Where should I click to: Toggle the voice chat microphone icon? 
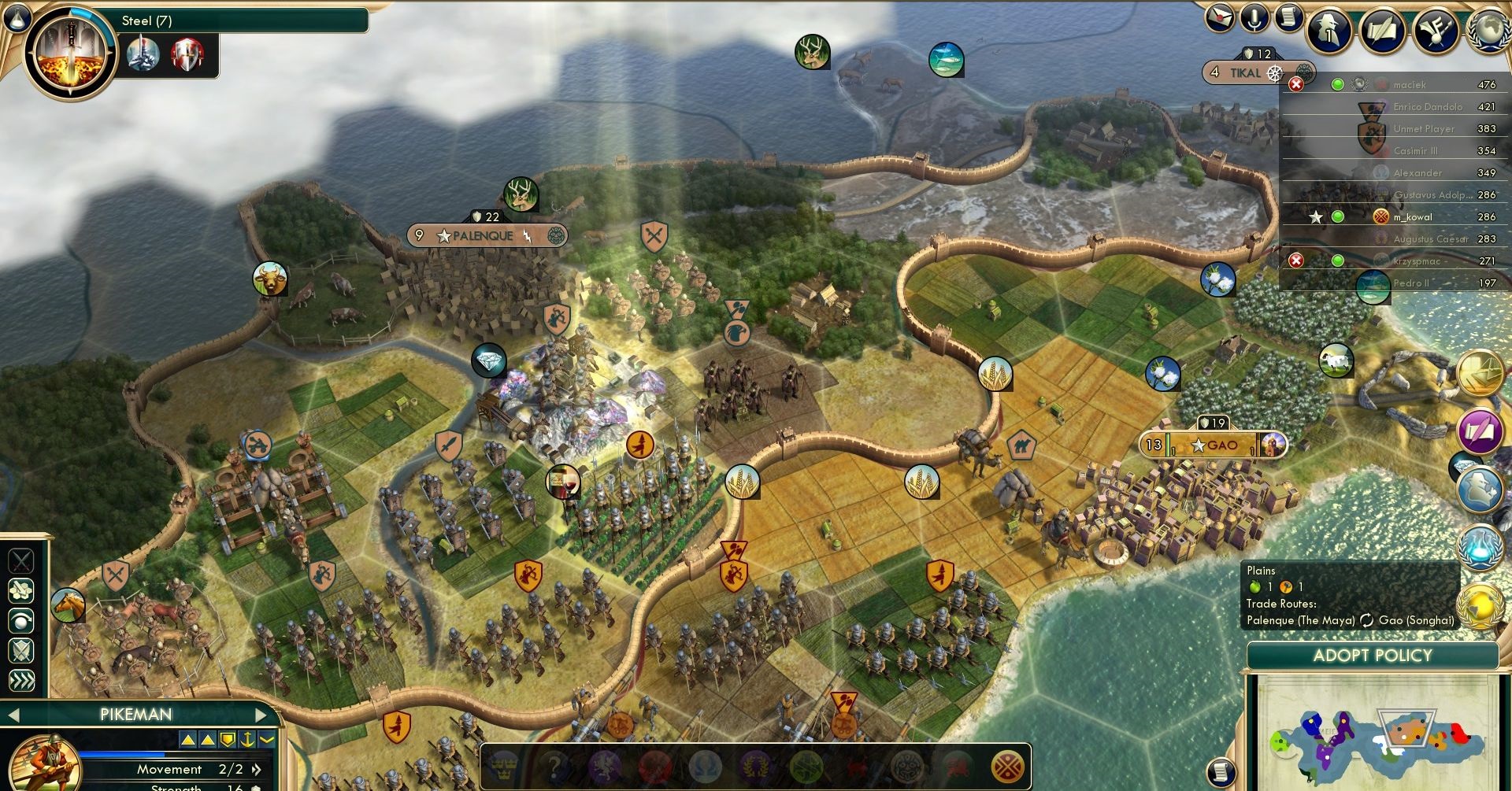coord(1254,18)
